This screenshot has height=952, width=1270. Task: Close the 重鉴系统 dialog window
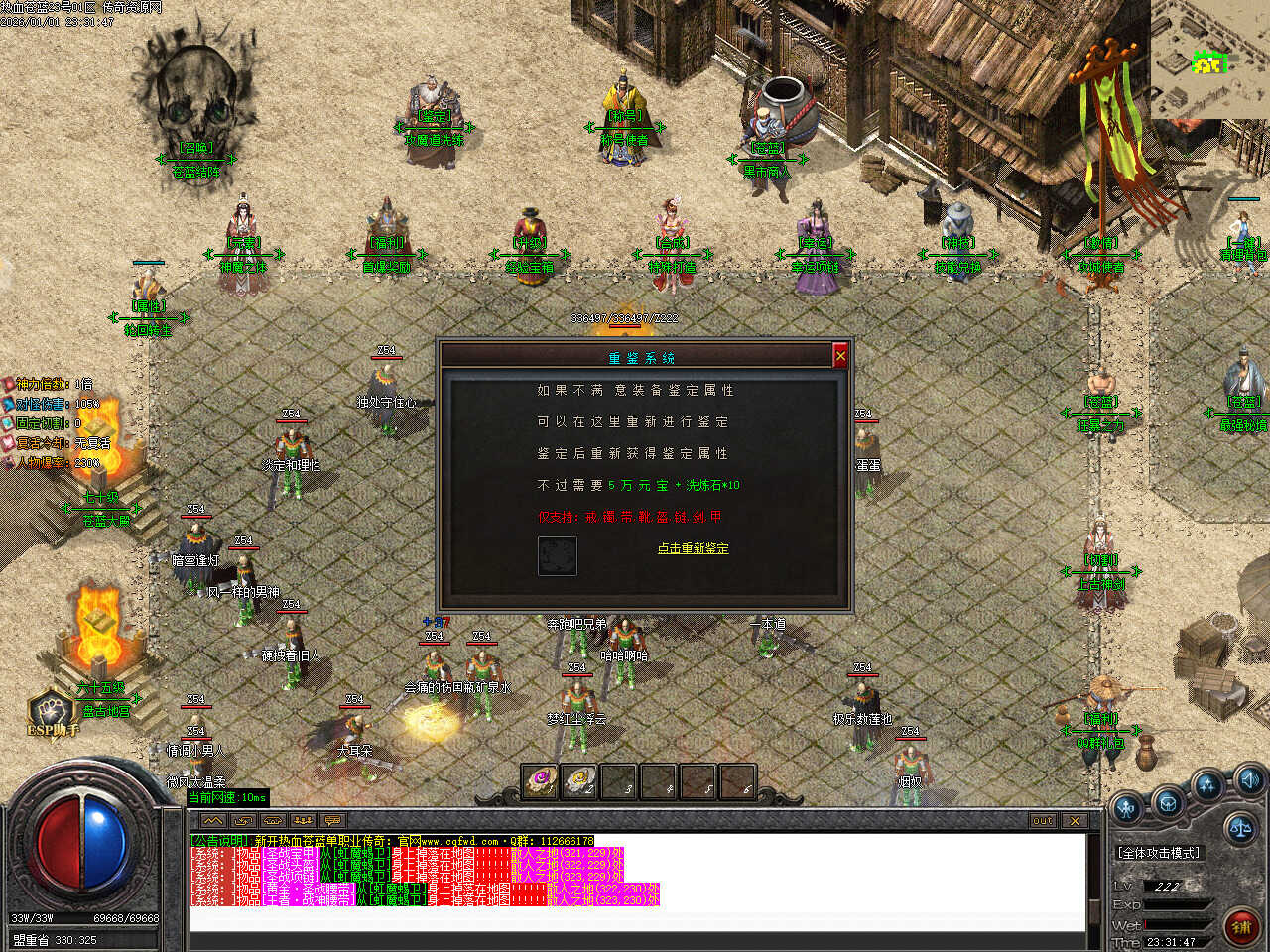tap(840, 356)
